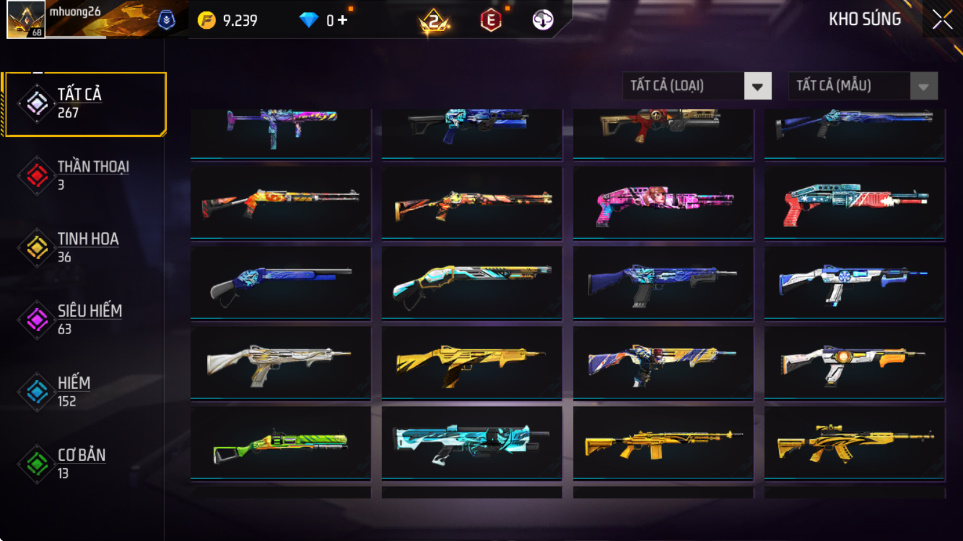This screenshot has width=963, height=541.
Task: Click the gold coin balance icon
Action: pyautogui.click(x=206, y=20)
